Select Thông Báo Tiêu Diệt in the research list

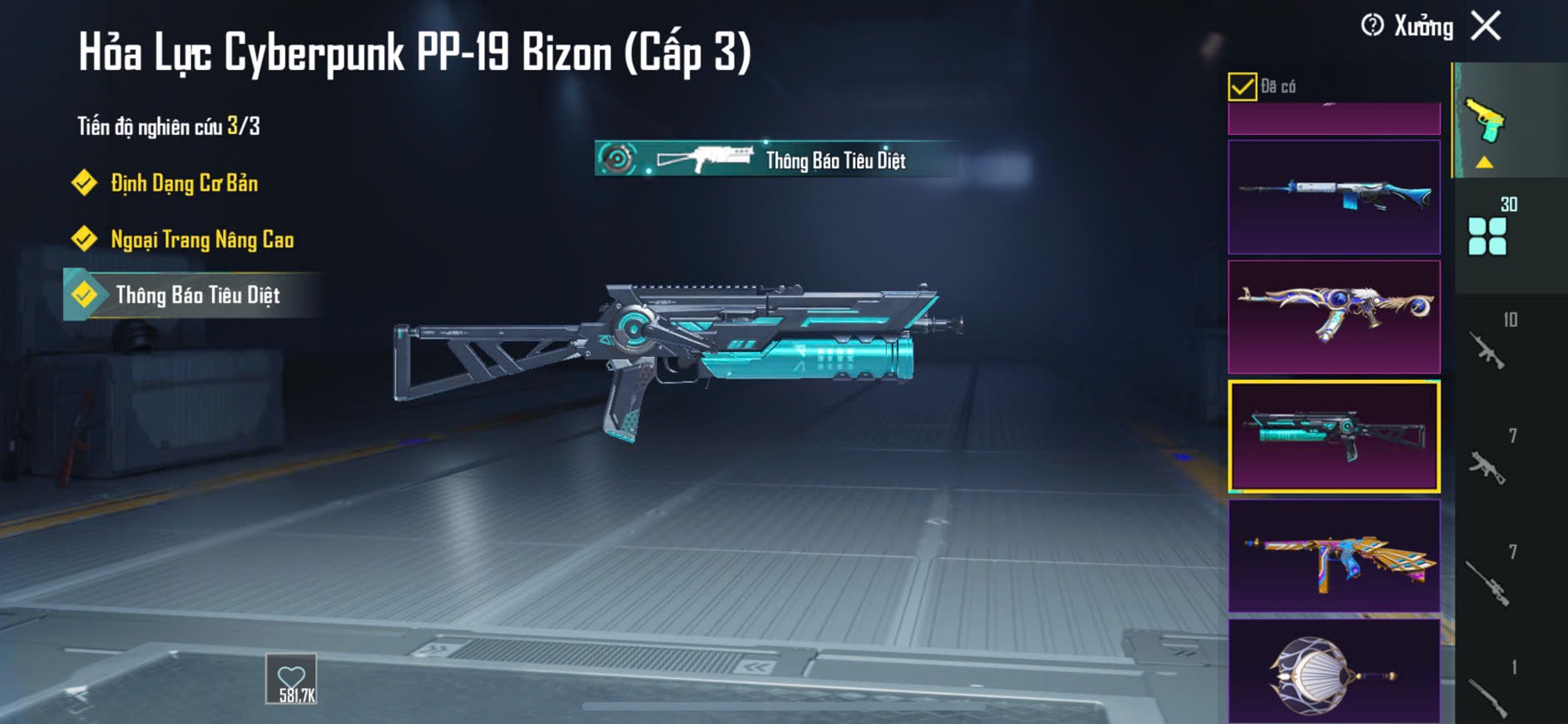(x=197, y=295)
